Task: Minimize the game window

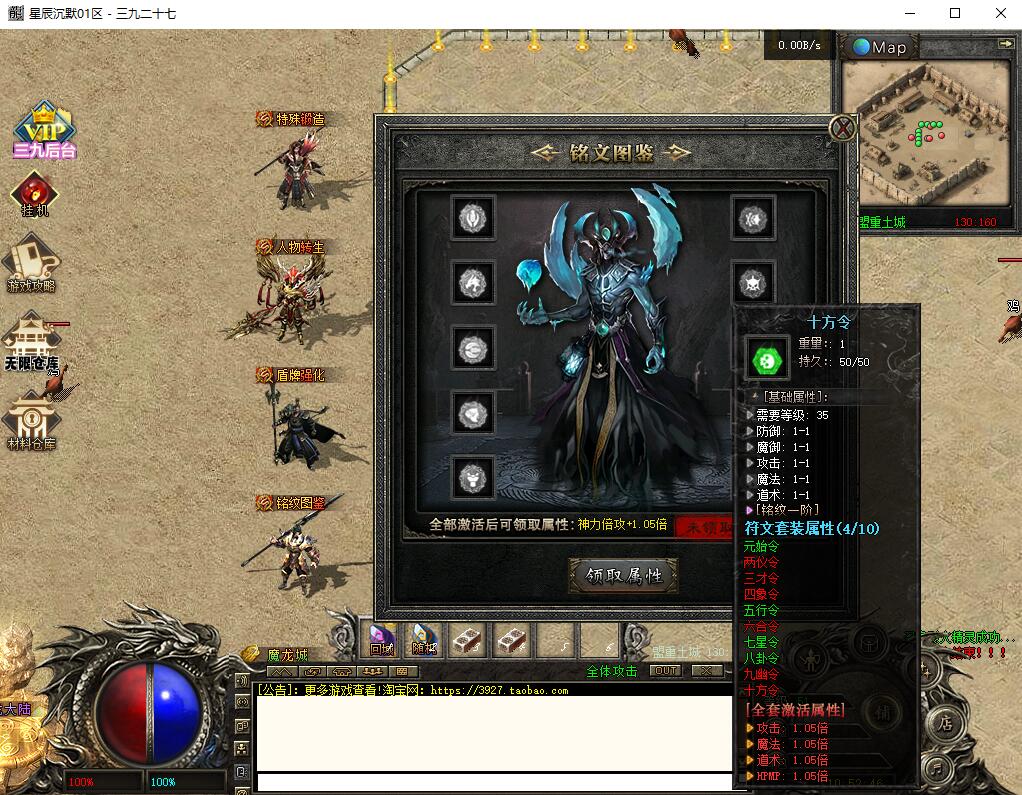Action: tap(909, 13)
